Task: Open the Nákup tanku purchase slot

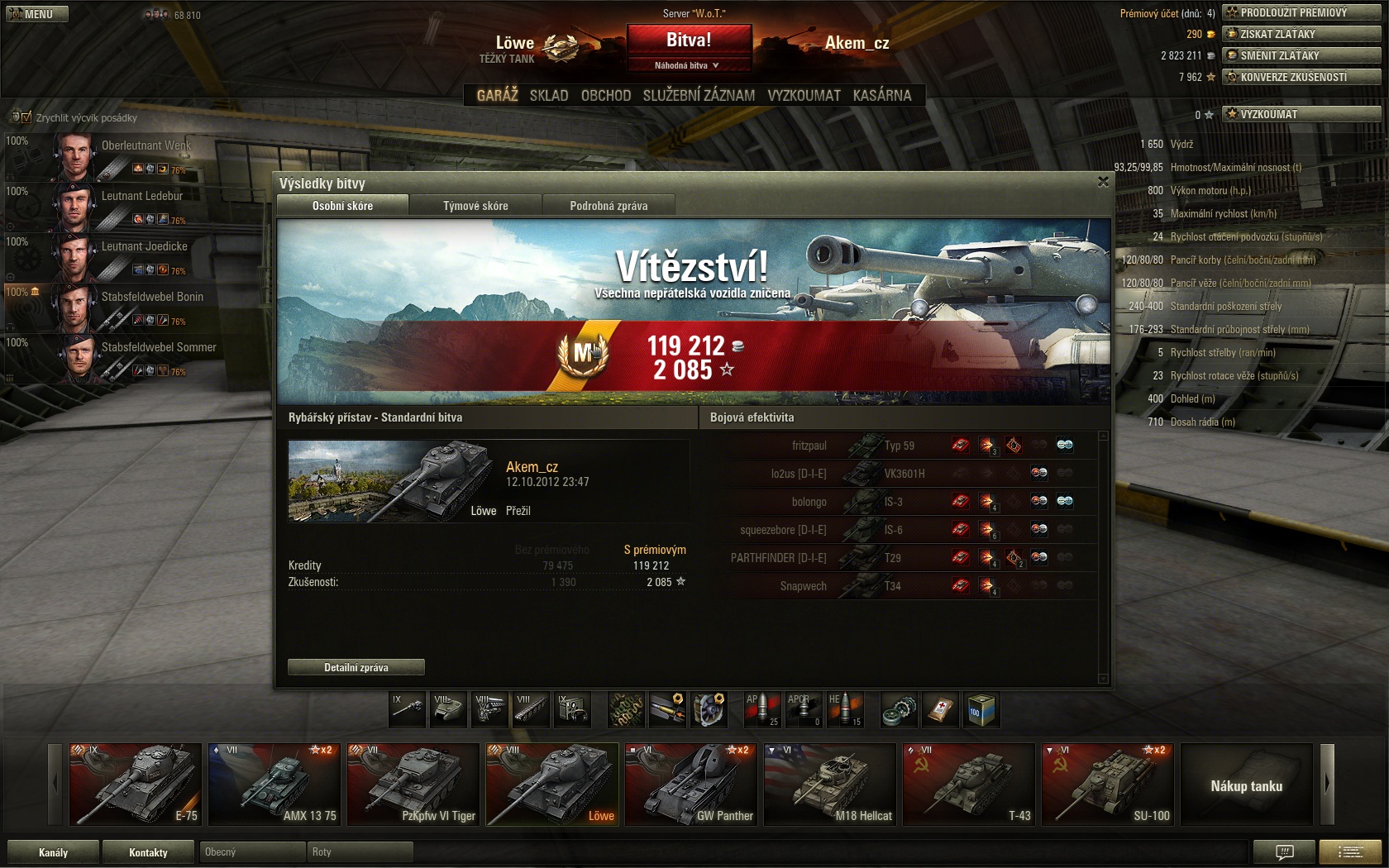Action: [x=1246, y=784]
